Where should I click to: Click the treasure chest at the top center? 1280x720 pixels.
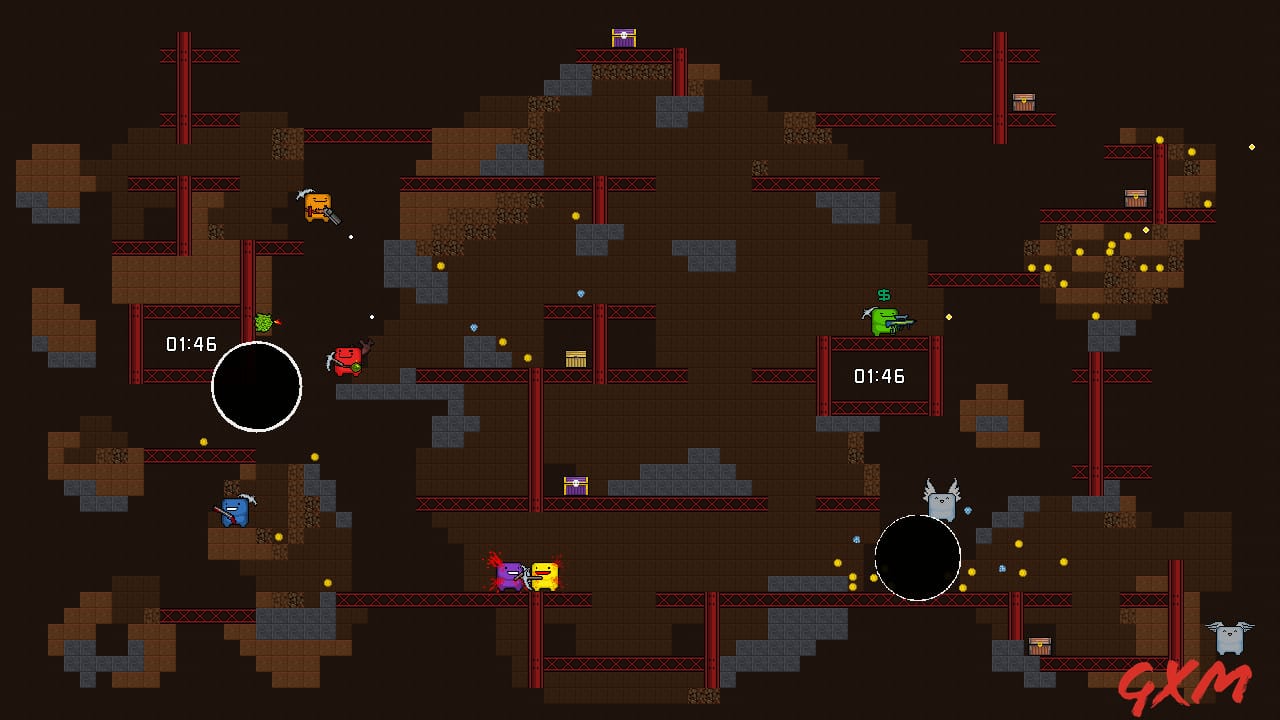coord(622,36)
